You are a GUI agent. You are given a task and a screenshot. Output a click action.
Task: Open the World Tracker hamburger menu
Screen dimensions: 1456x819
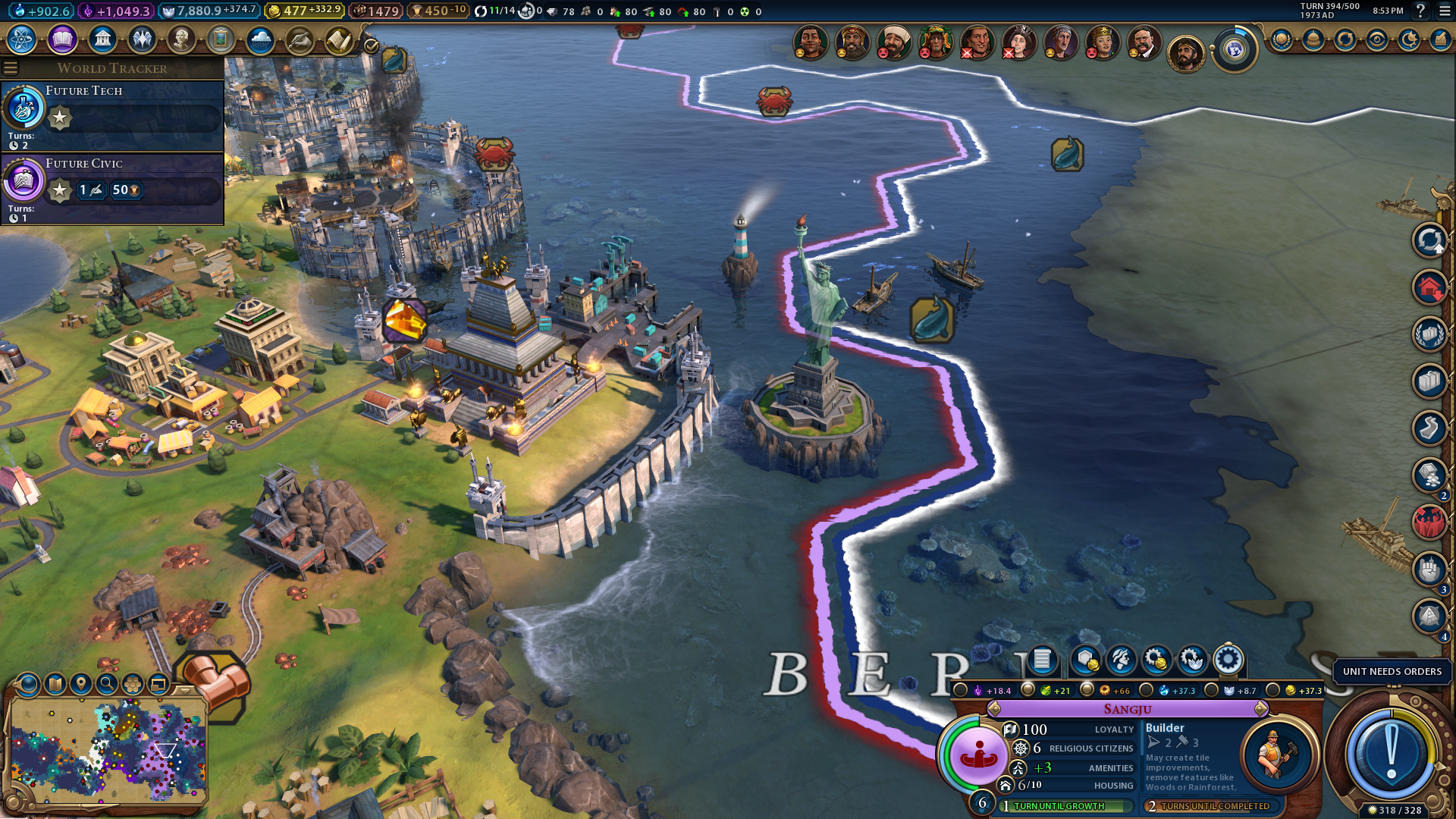click(11, 68)
